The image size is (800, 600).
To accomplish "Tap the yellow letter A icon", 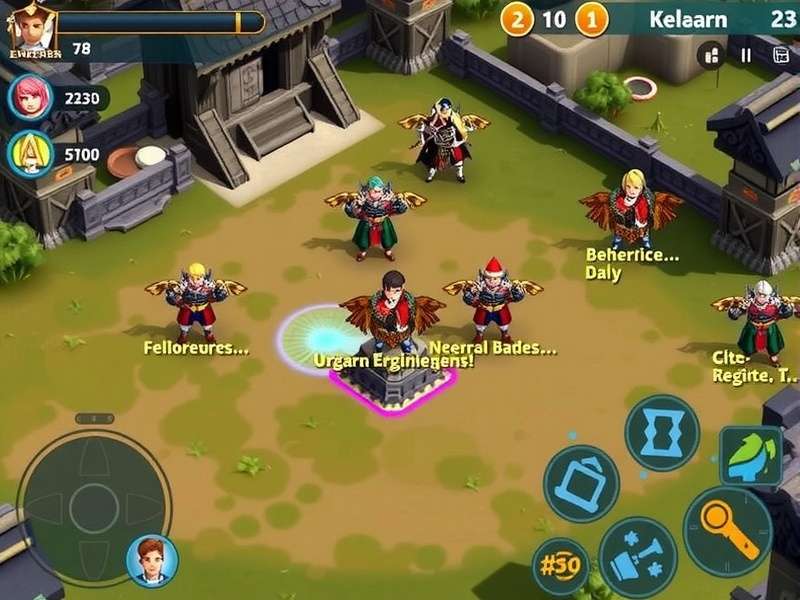I will pyautogui.click(x=29, y=154).
